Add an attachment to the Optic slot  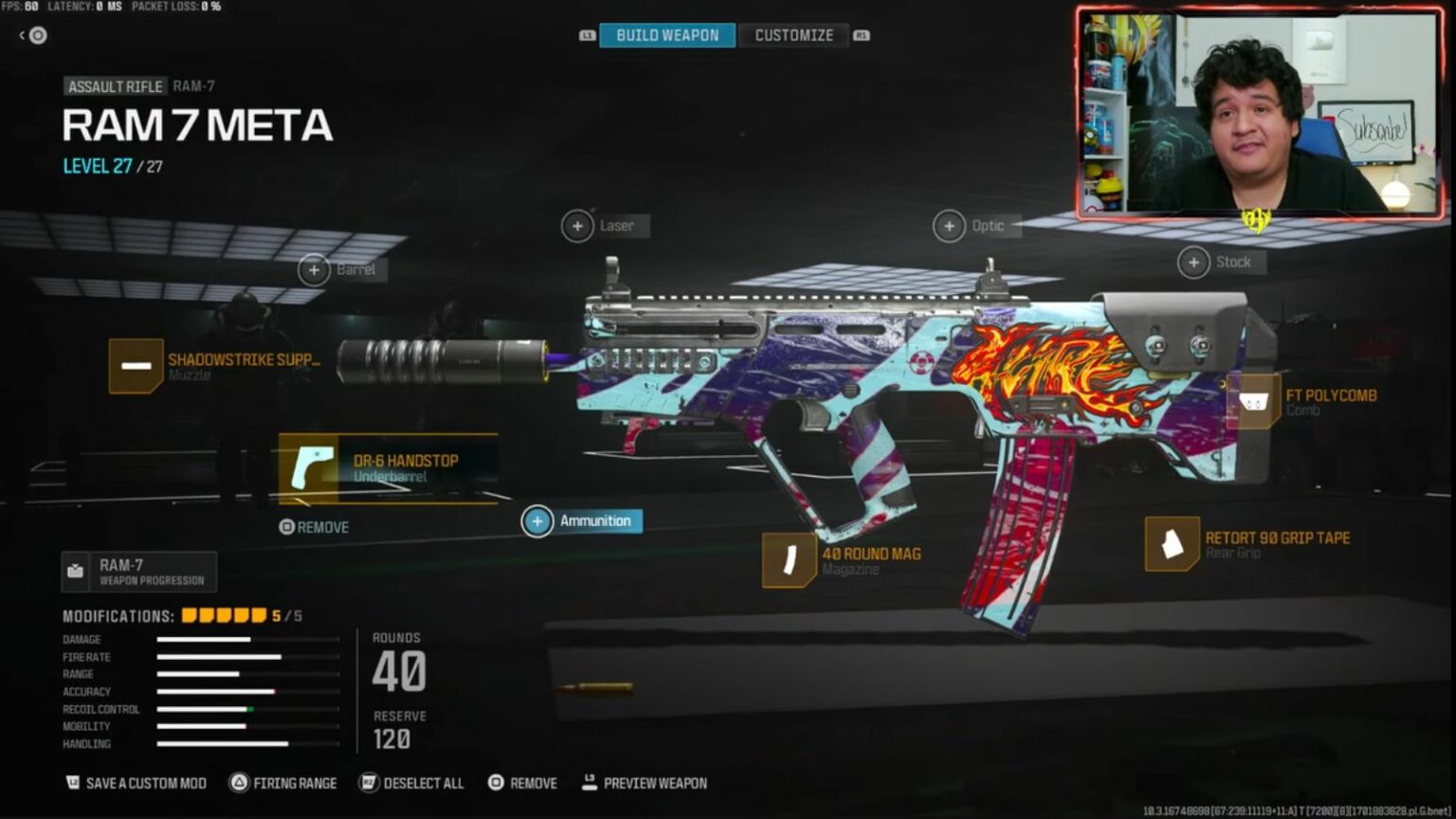pyautogui.click(x=950, y=227)
